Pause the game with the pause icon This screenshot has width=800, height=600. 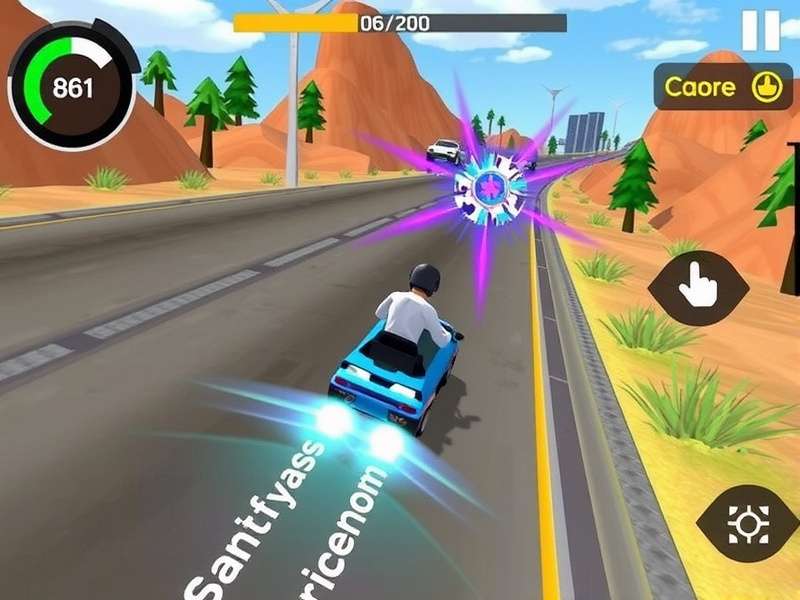(760, 31)
